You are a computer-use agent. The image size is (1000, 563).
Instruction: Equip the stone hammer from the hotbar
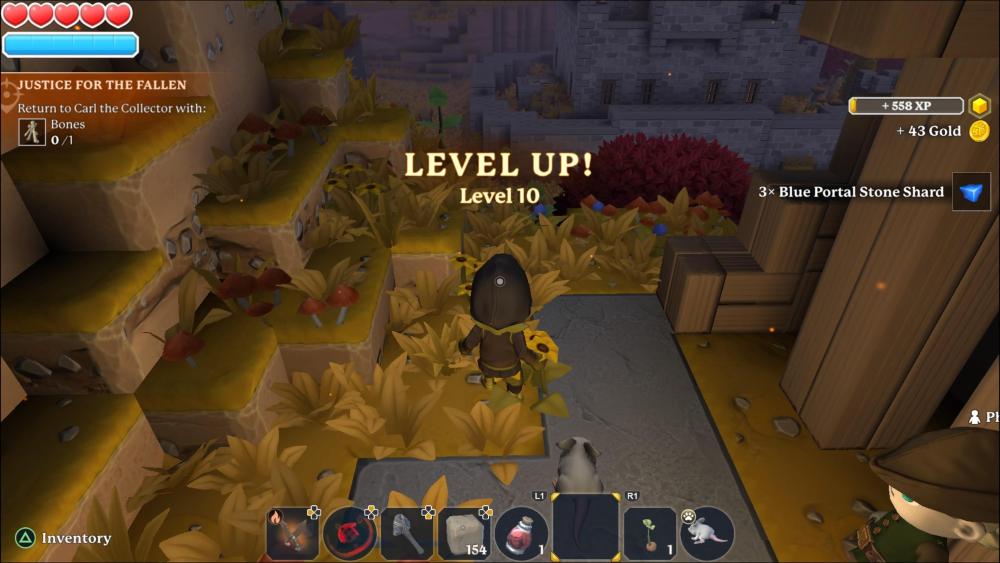click(x=407, y=533)
